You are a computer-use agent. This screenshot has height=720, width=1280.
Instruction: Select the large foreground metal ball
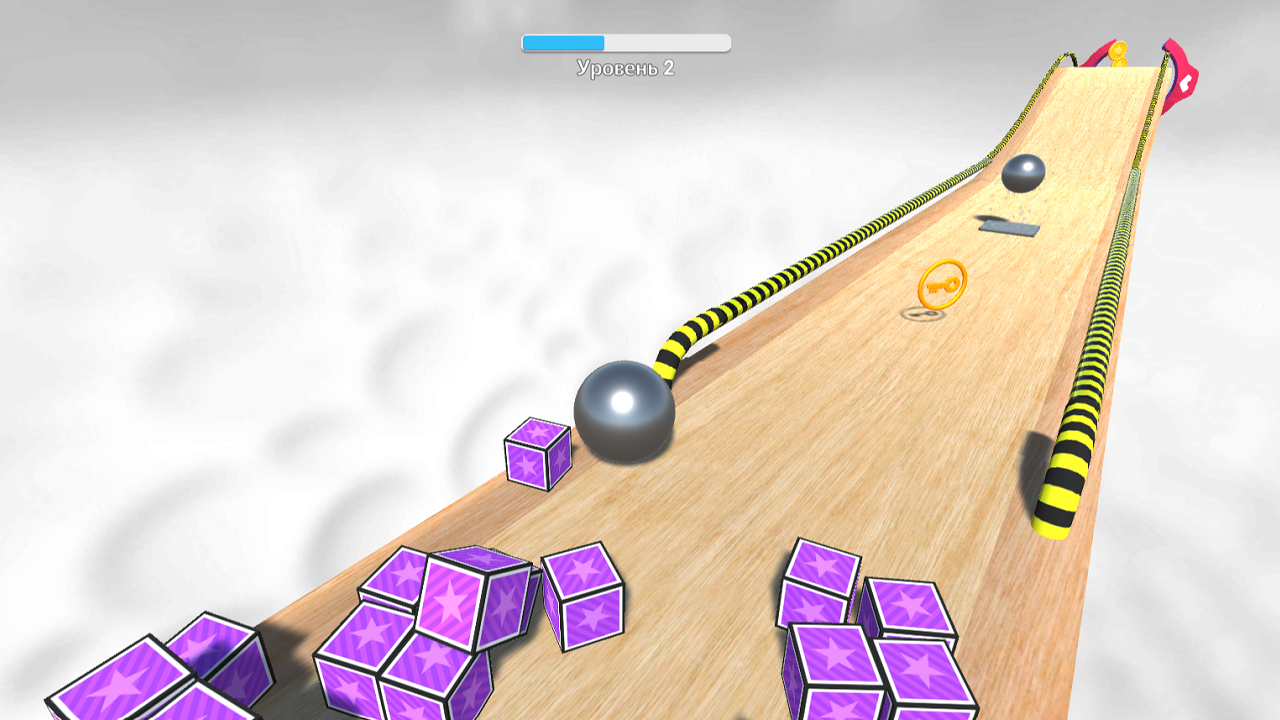[x=625, y=412]
